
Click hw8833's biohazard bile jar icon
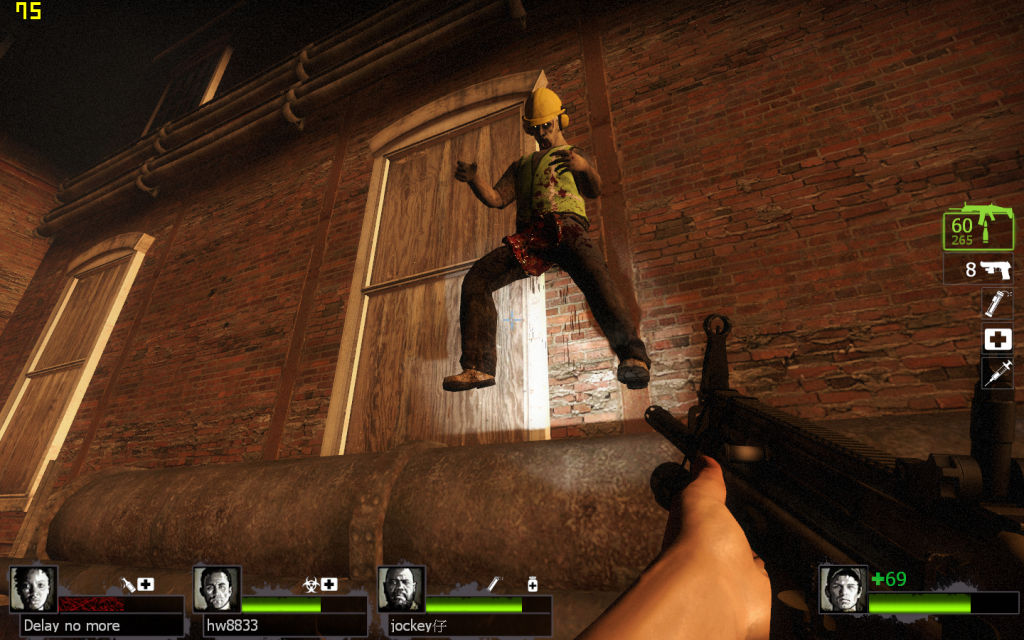point(311,584)
